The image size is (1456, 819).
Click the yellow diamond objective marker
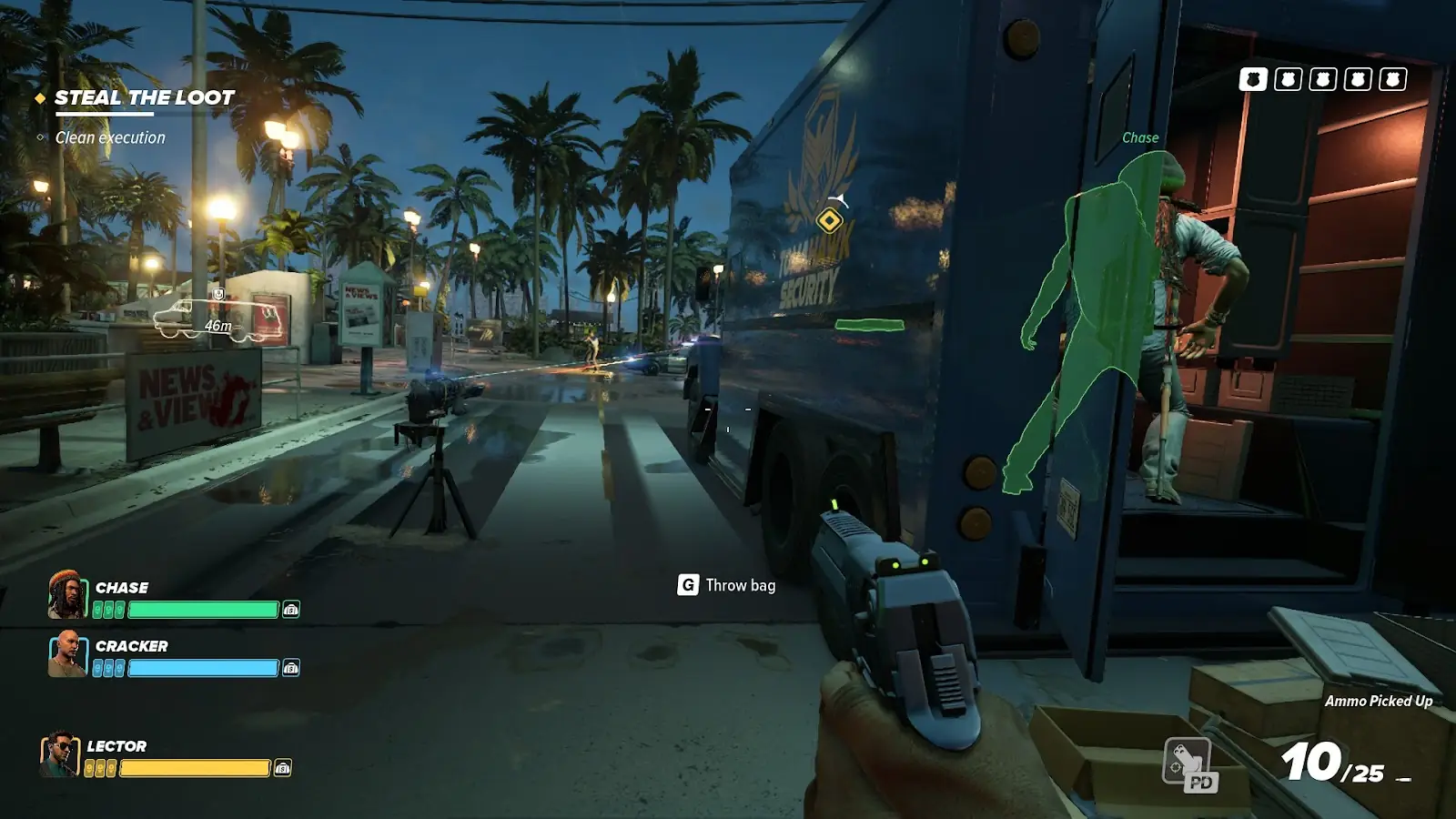[x=829, y=220]
